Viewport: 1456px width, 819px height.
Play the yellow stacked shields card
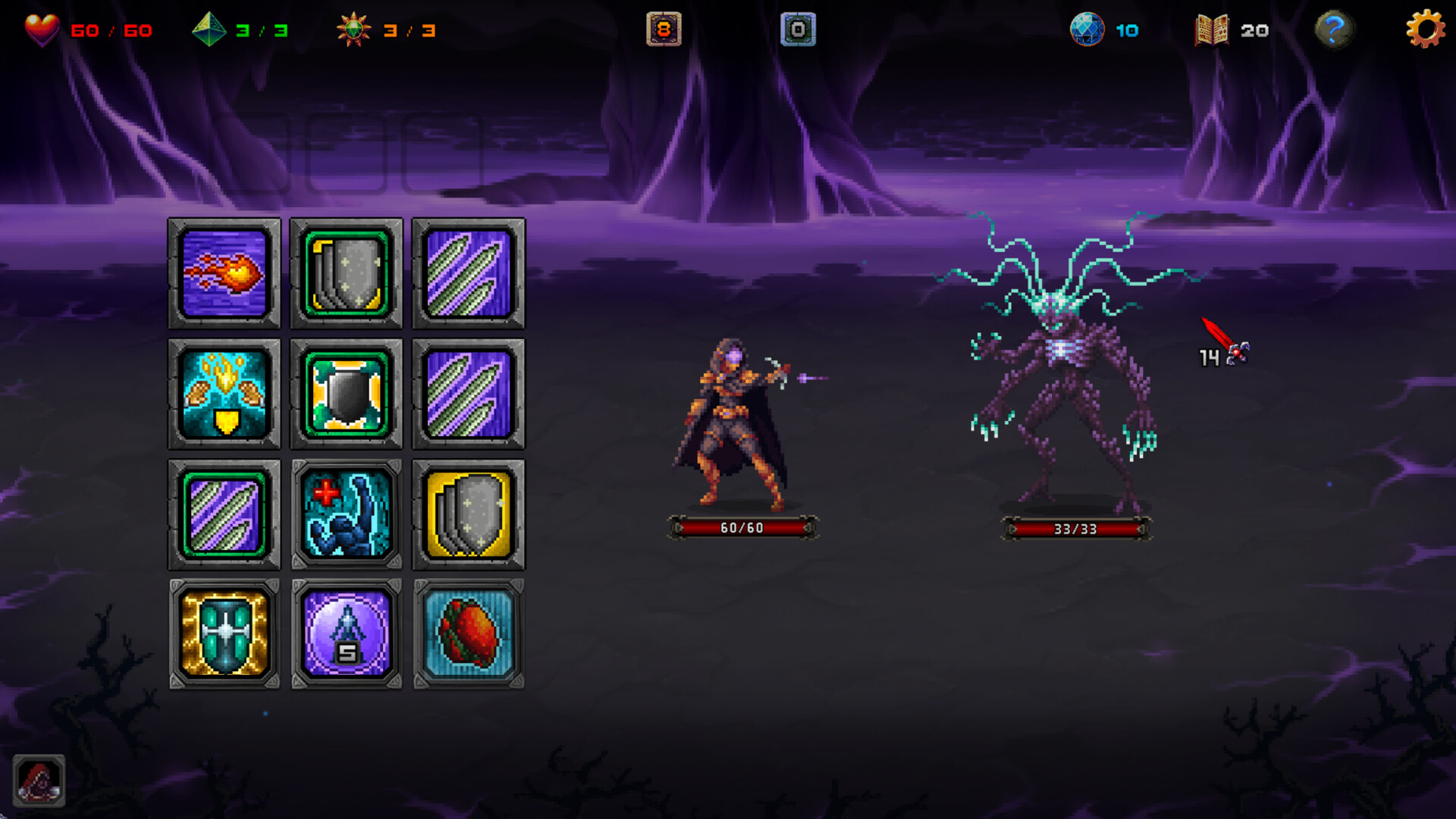point(467,514)
